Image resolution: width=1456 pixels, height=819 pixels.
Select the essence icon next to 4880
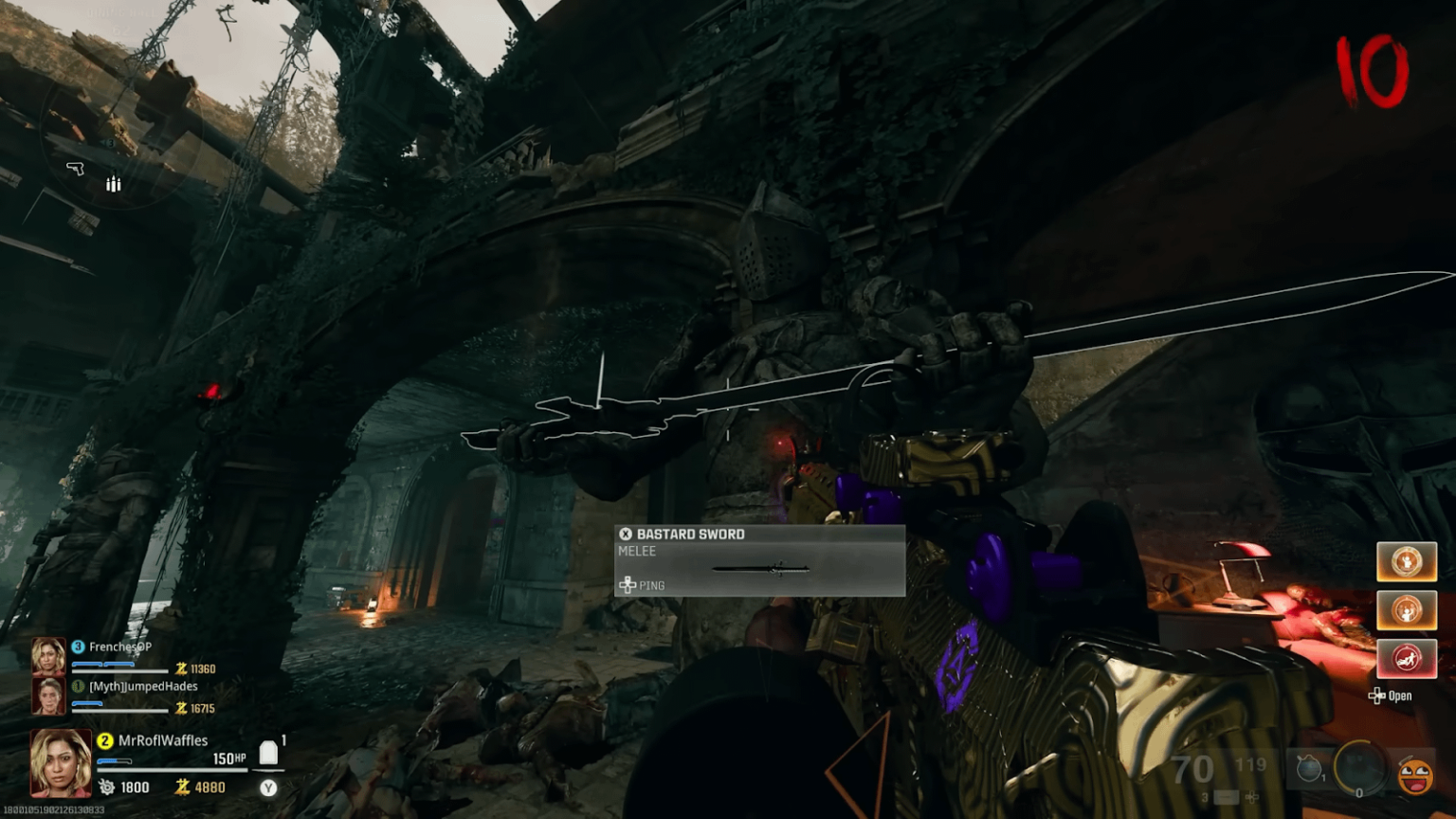180,787
